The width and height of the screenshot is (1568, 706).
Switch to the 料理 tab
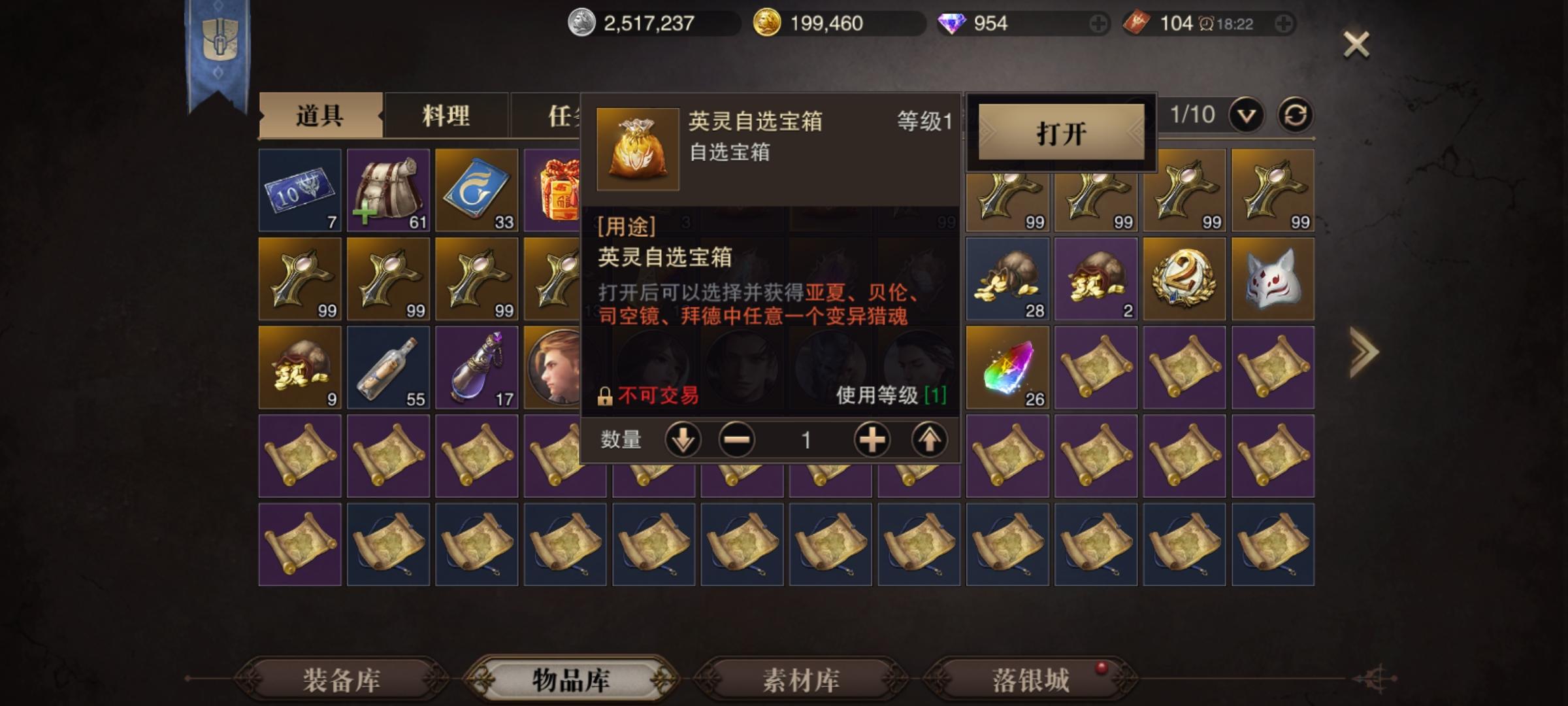coord(446,116)
